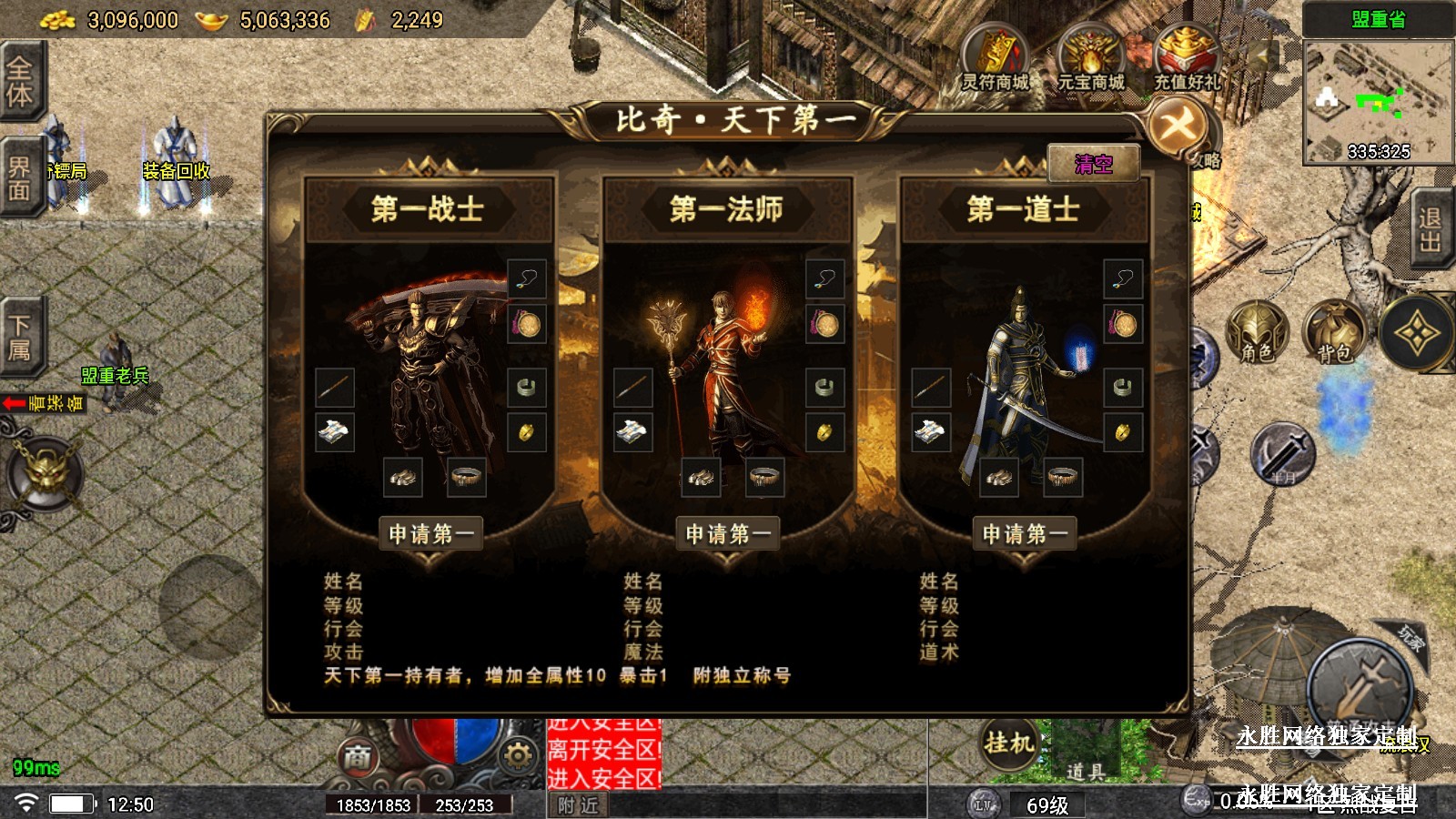The height and width of the screenshot is (819, 1456).
Task: Select the 界面 side tab
Action: 20,177
